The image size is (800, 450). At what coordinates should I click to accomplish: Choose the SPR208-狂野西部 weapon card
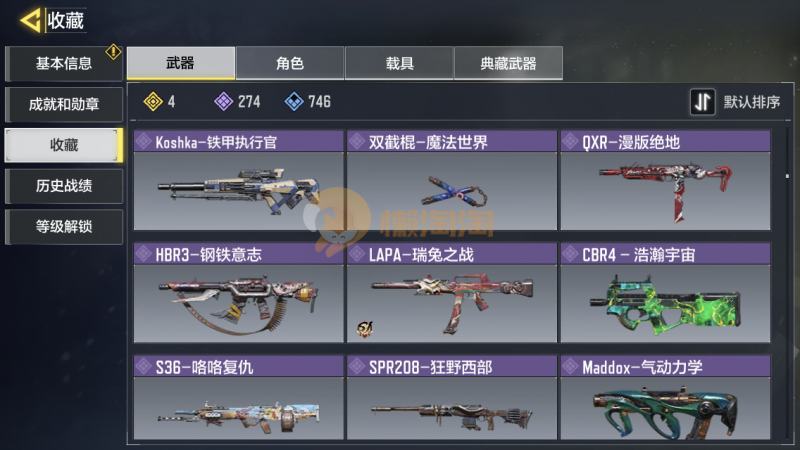[451, 400]
